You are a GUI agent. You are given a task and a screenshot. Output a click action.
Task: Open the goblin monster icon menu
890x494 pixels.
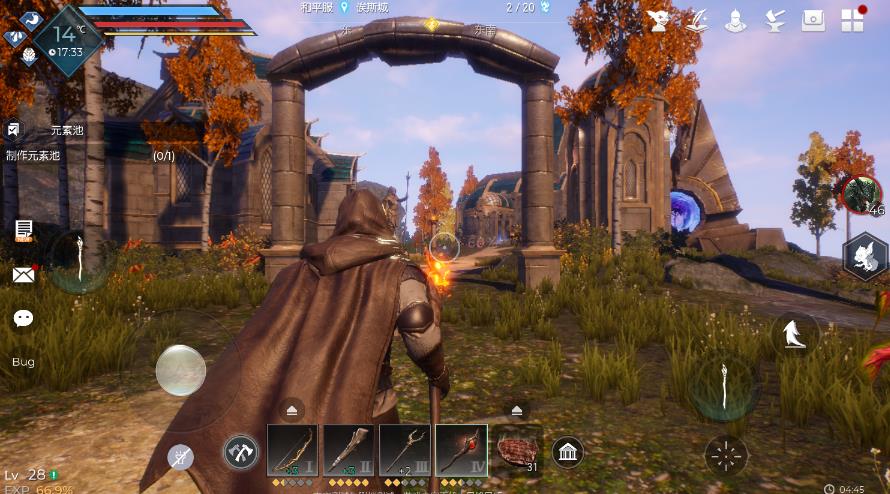pyautogui.click(x=659, y=20)
